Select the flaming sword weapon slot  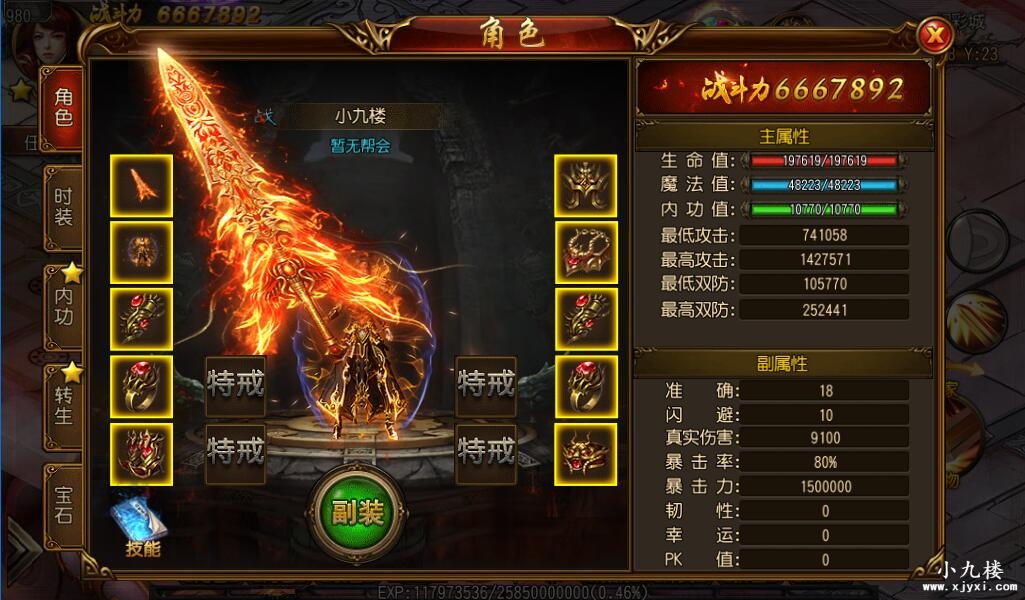point(141,186)
